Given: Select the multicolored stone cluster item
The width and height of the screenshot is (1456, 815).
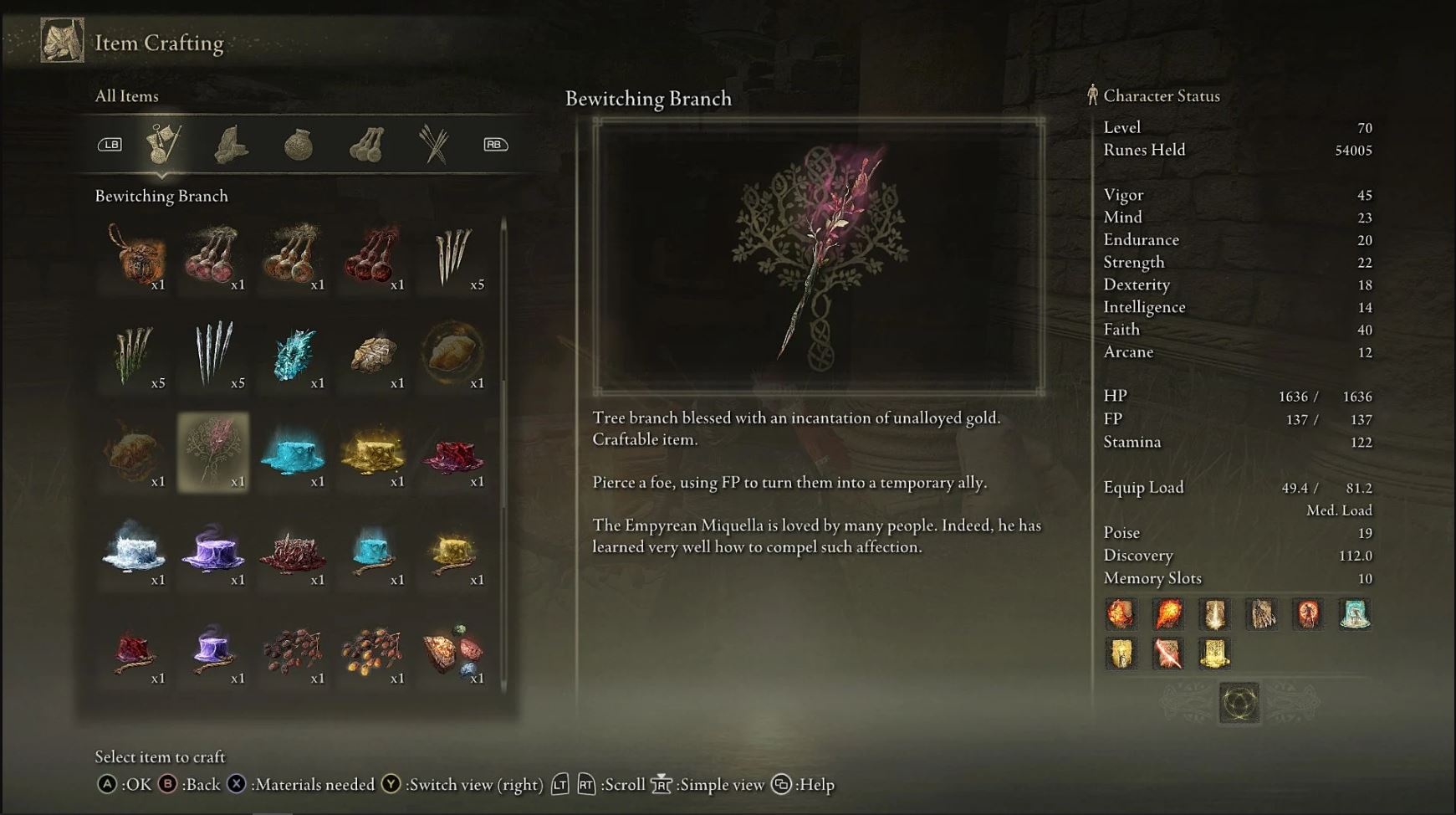Looking at the screenshot, I should pos(453,648).
